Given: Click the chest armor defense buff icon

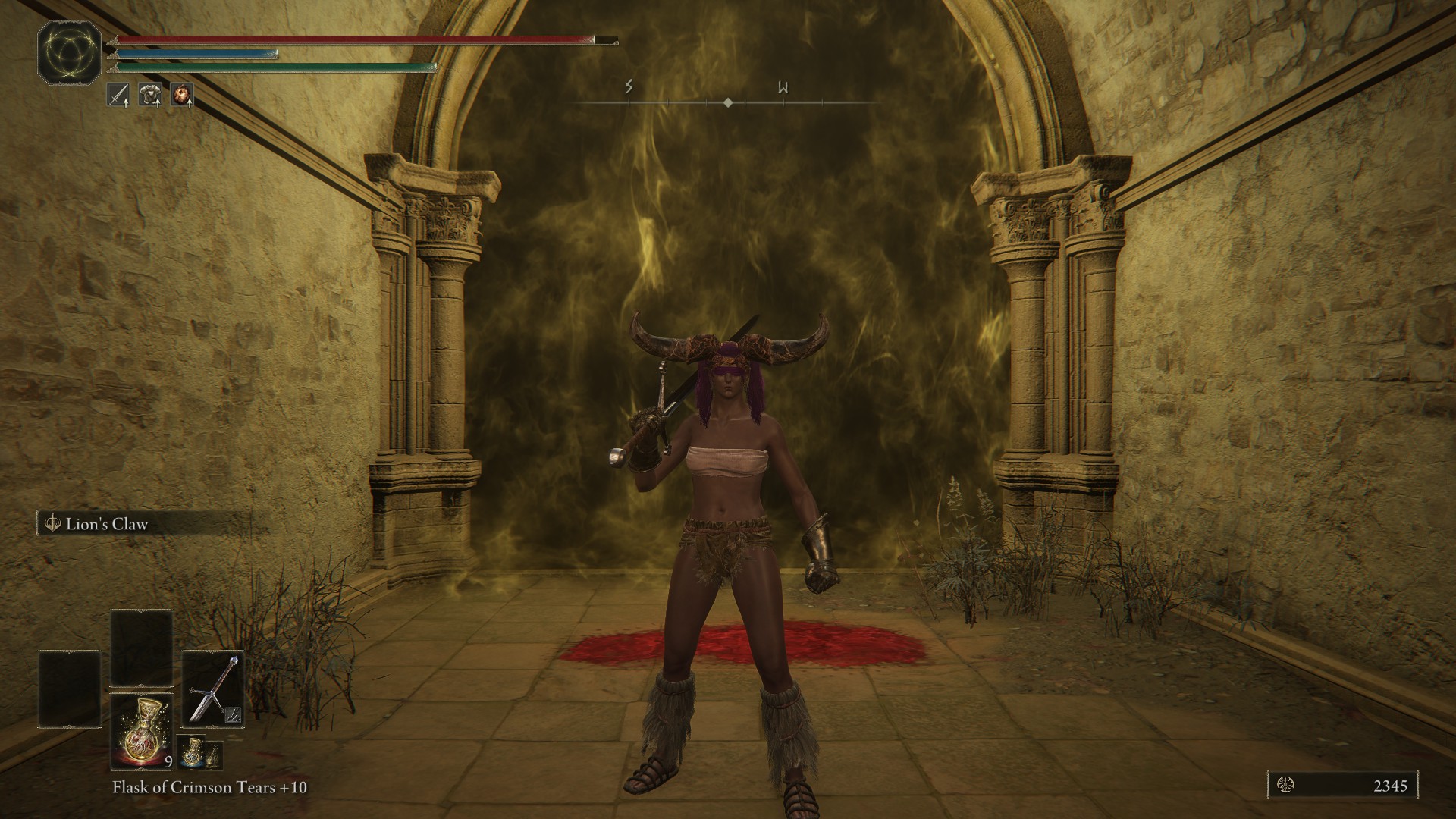Looking at the screenshot, I should (x=149, y=95).
